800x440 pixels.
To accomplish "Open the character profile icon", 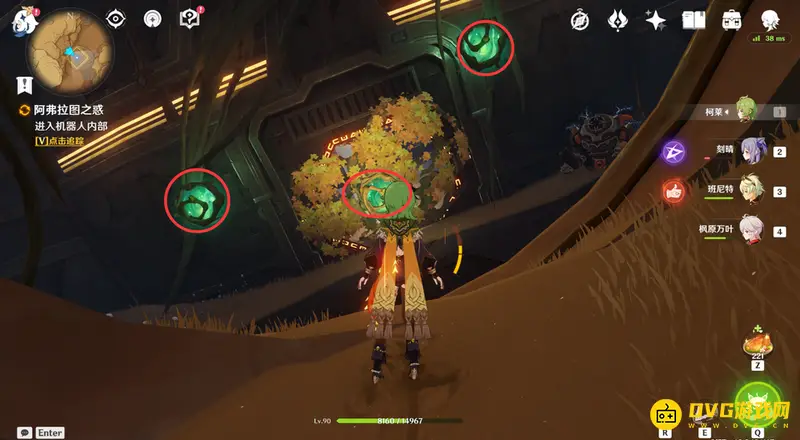I will [770, 20].
